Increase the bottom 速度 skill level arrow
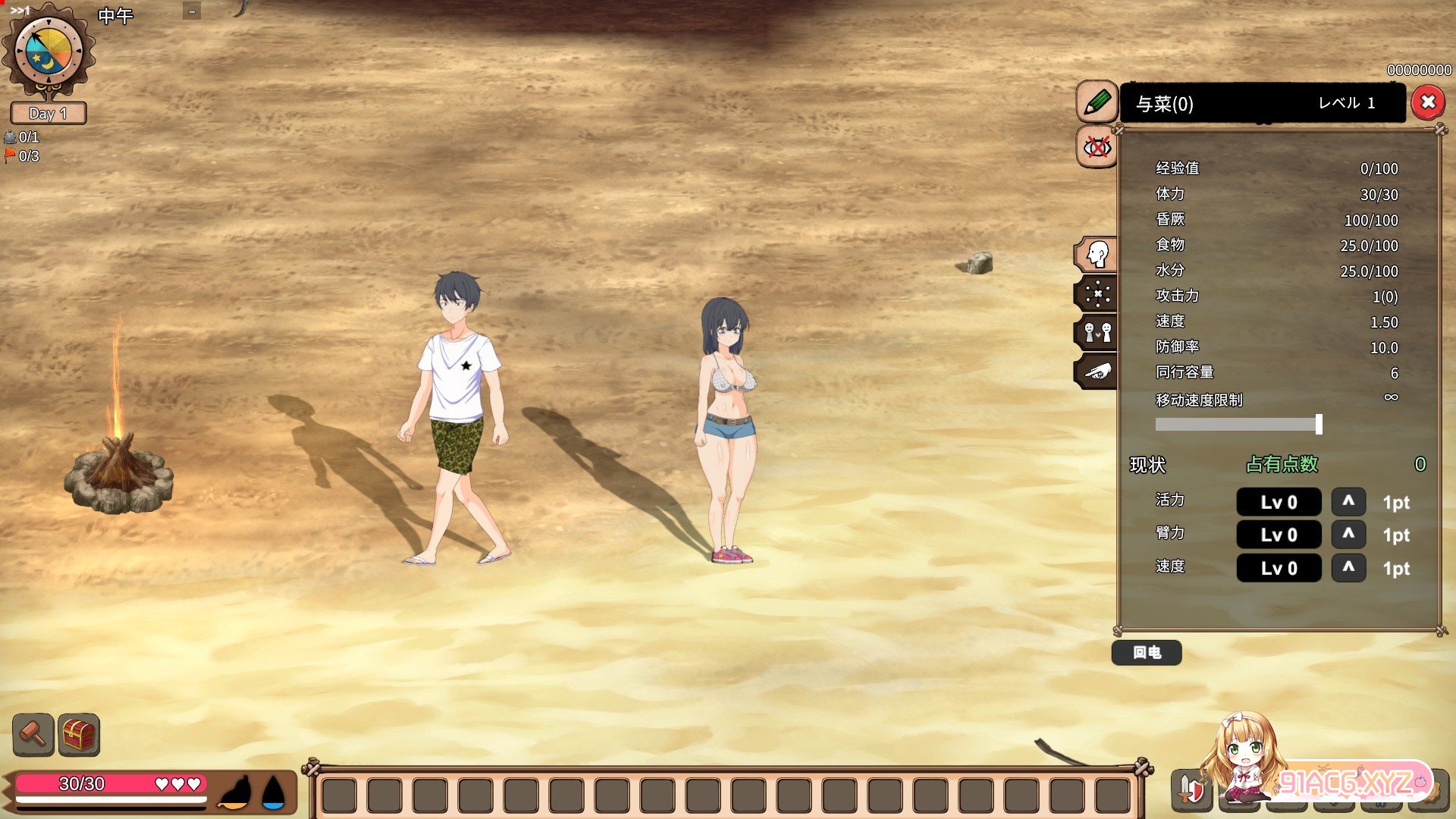 tap(1348, 567)
